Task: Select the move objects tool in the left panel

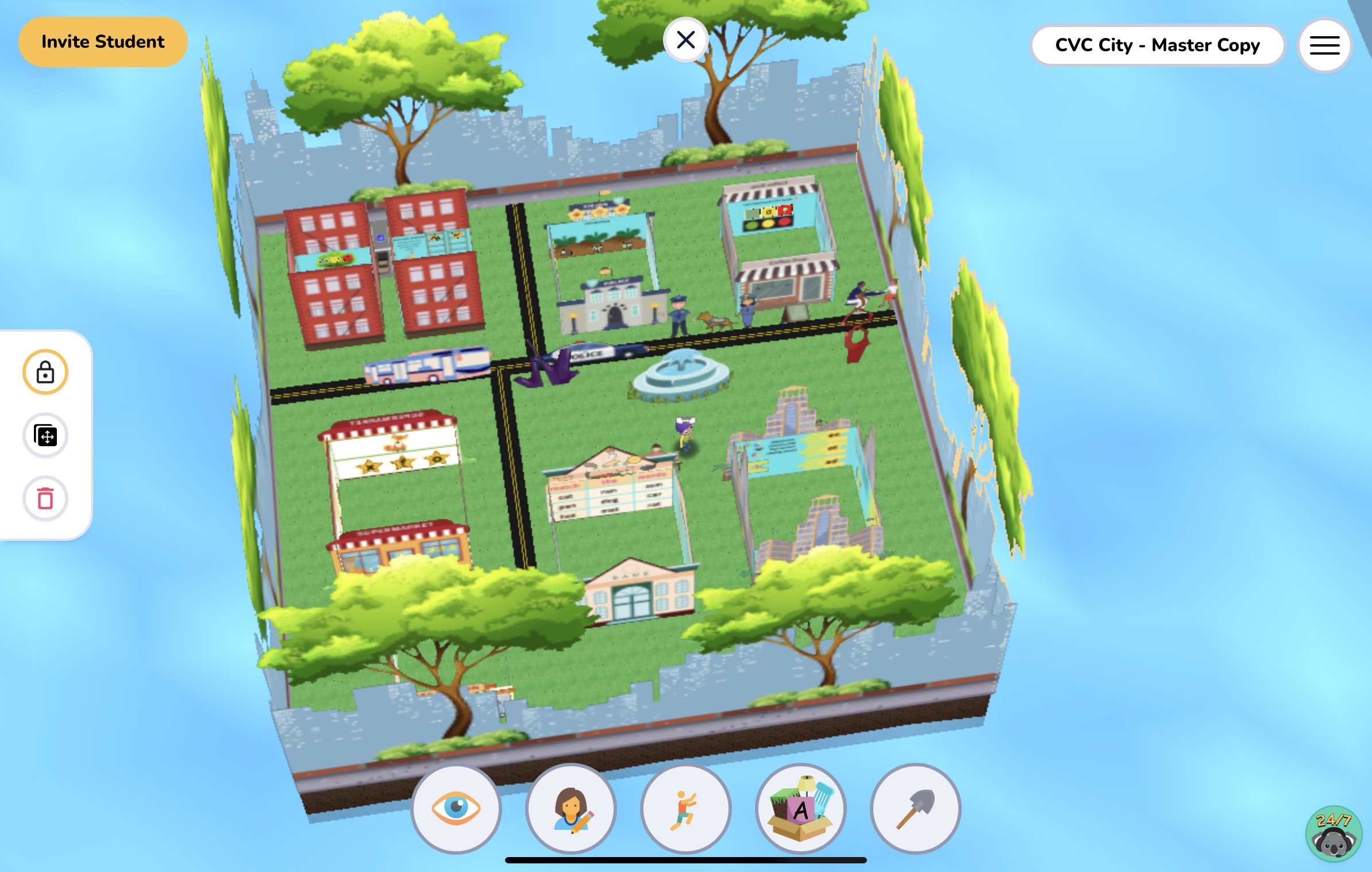Action: [x=45, y=436]
